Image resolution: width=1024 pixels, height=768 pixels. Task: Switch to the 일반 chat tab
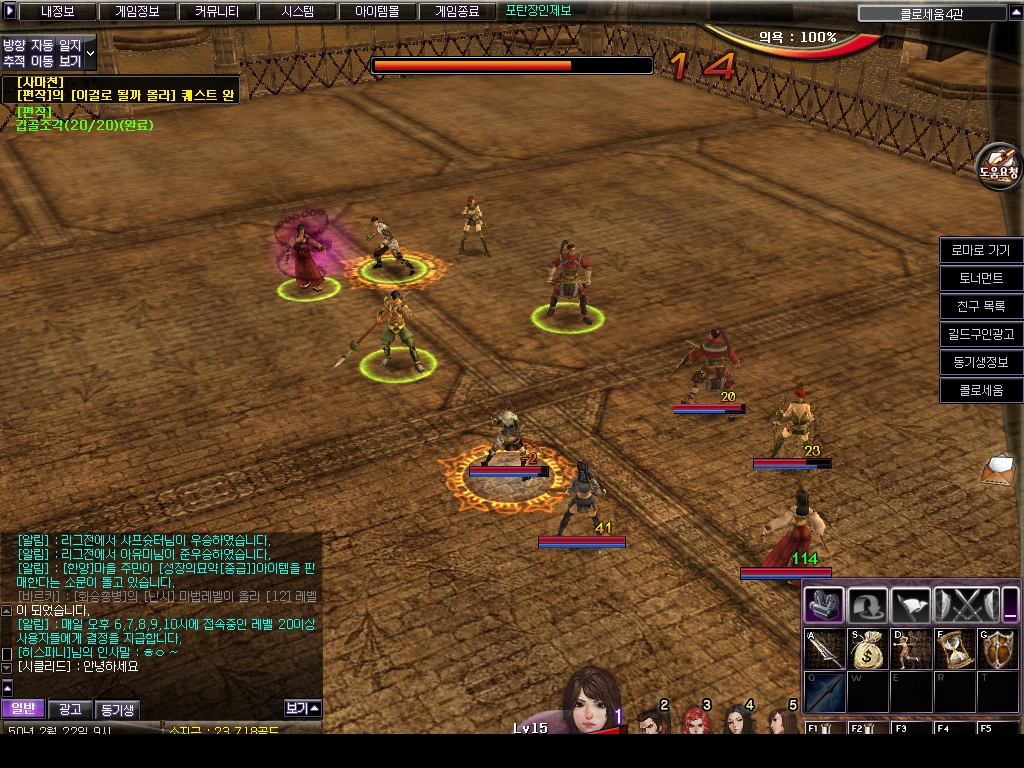22,709
